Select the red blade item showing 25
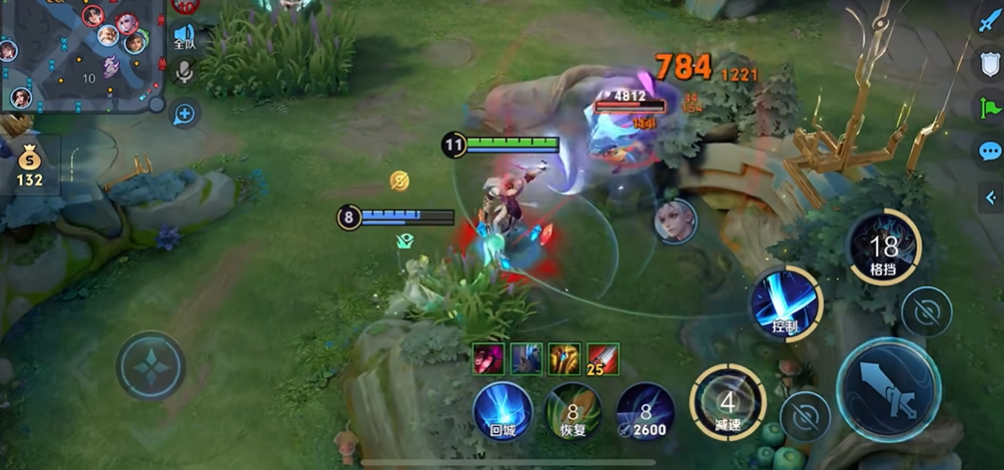The image size is (1004, 470). (603, 357)
